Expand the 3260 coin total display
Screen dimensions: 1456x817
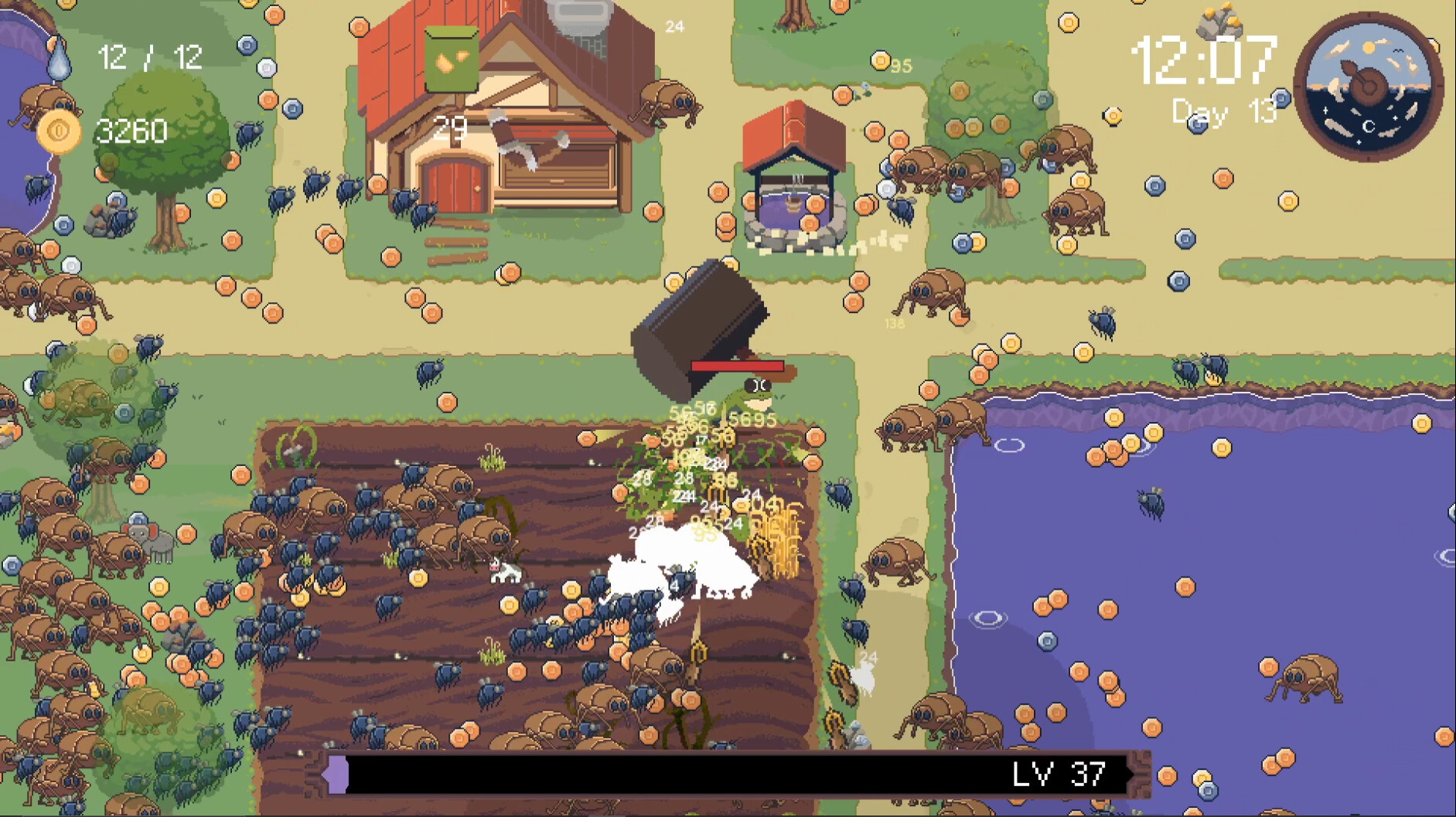pyautogui.click(x=132, y=131)
